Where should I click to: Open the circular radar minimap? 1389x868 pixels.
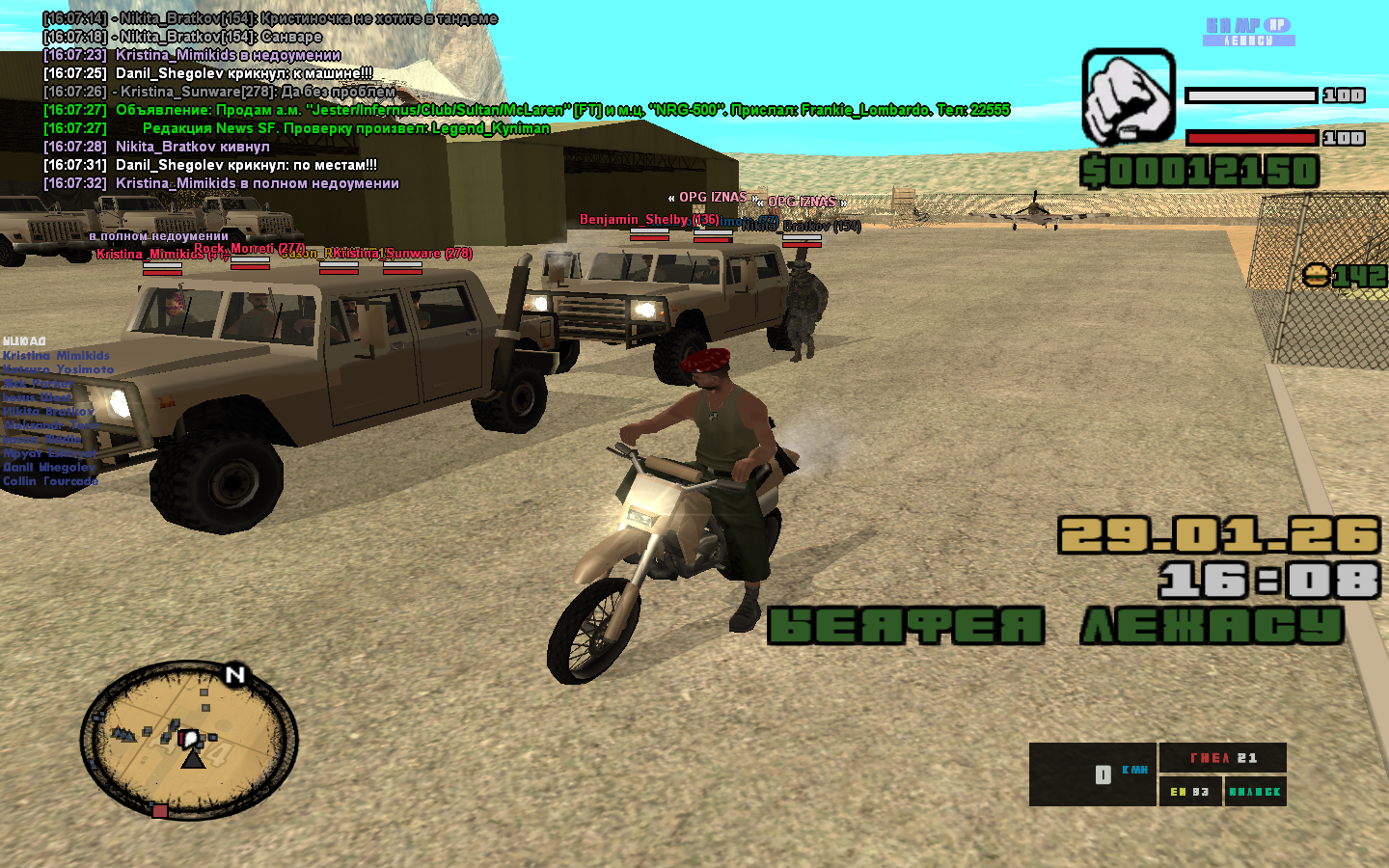pyautogui.click(x=189, y=741)
